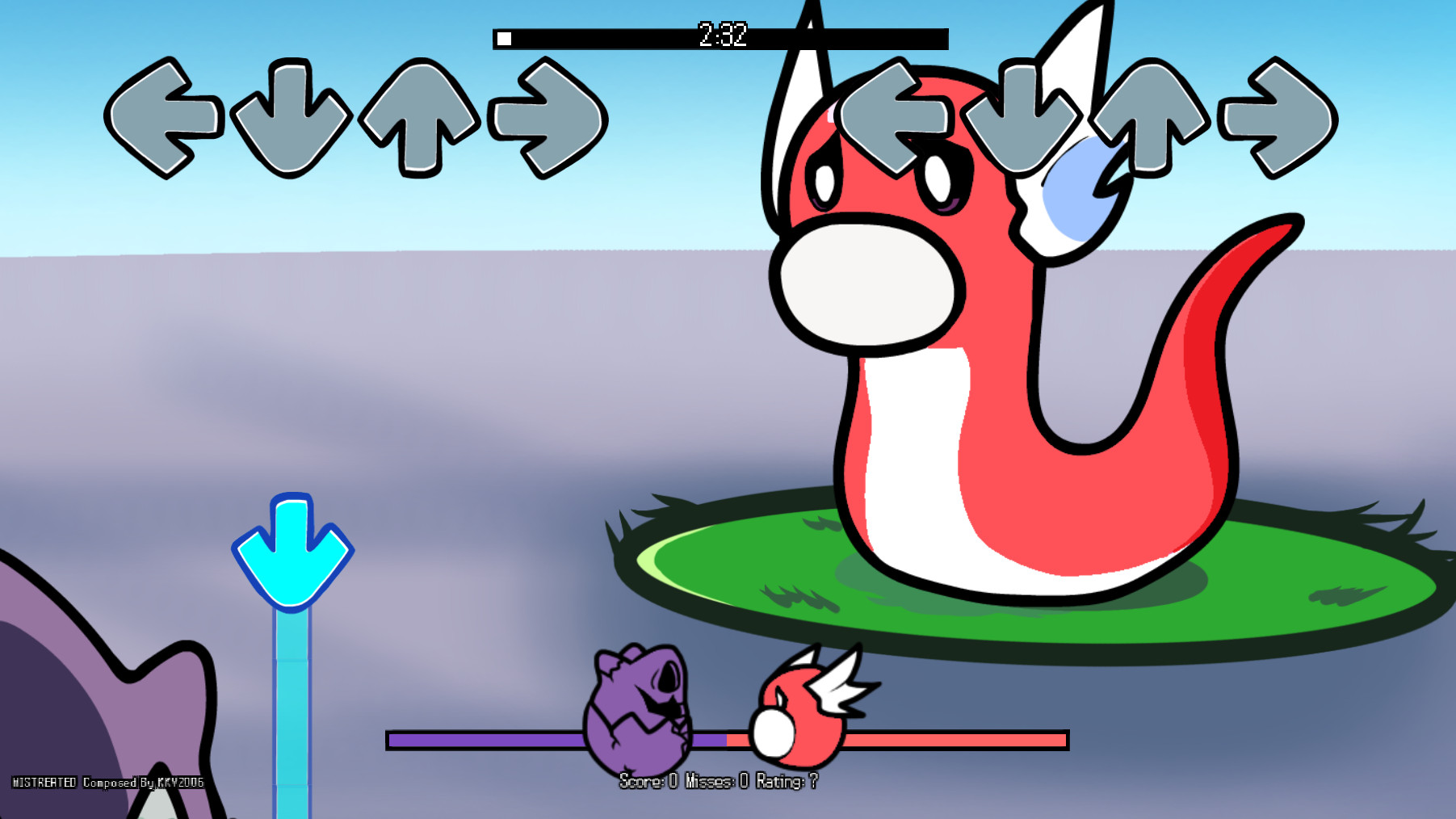Click the Misses: 0 counter

pyautogui.click(x=719, y=781)
